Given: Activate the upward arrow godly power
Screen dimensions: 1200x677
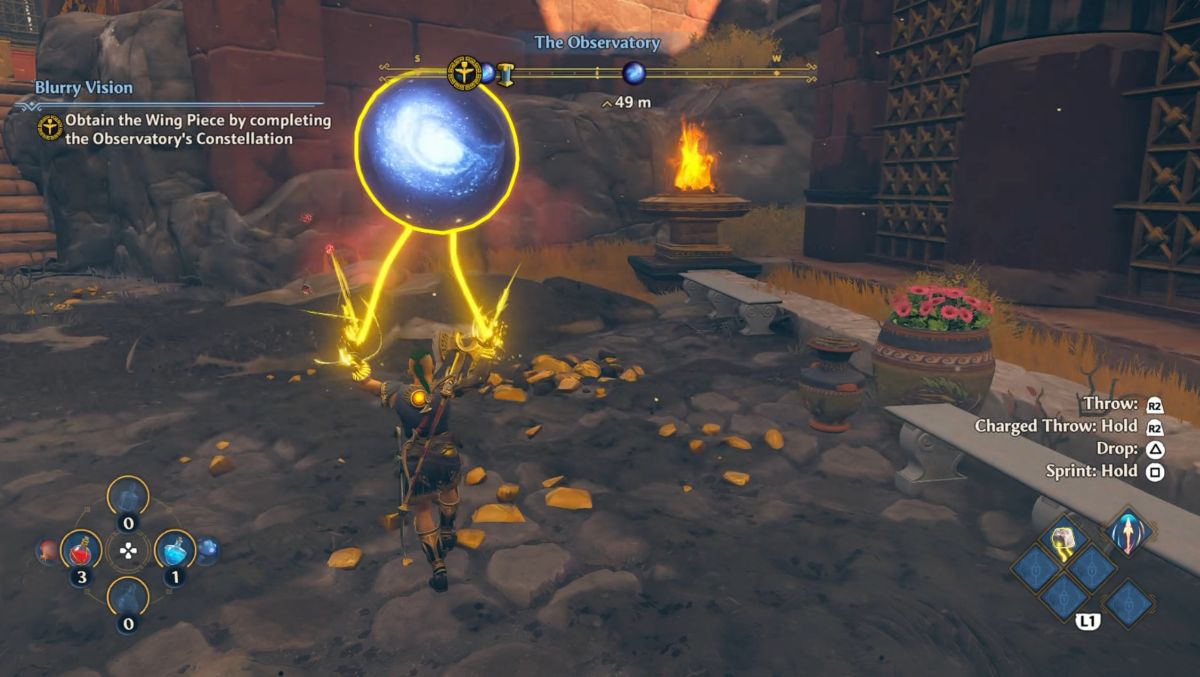Looking at the screenshot, I should pyautogui.click(x=1128, y=531).
